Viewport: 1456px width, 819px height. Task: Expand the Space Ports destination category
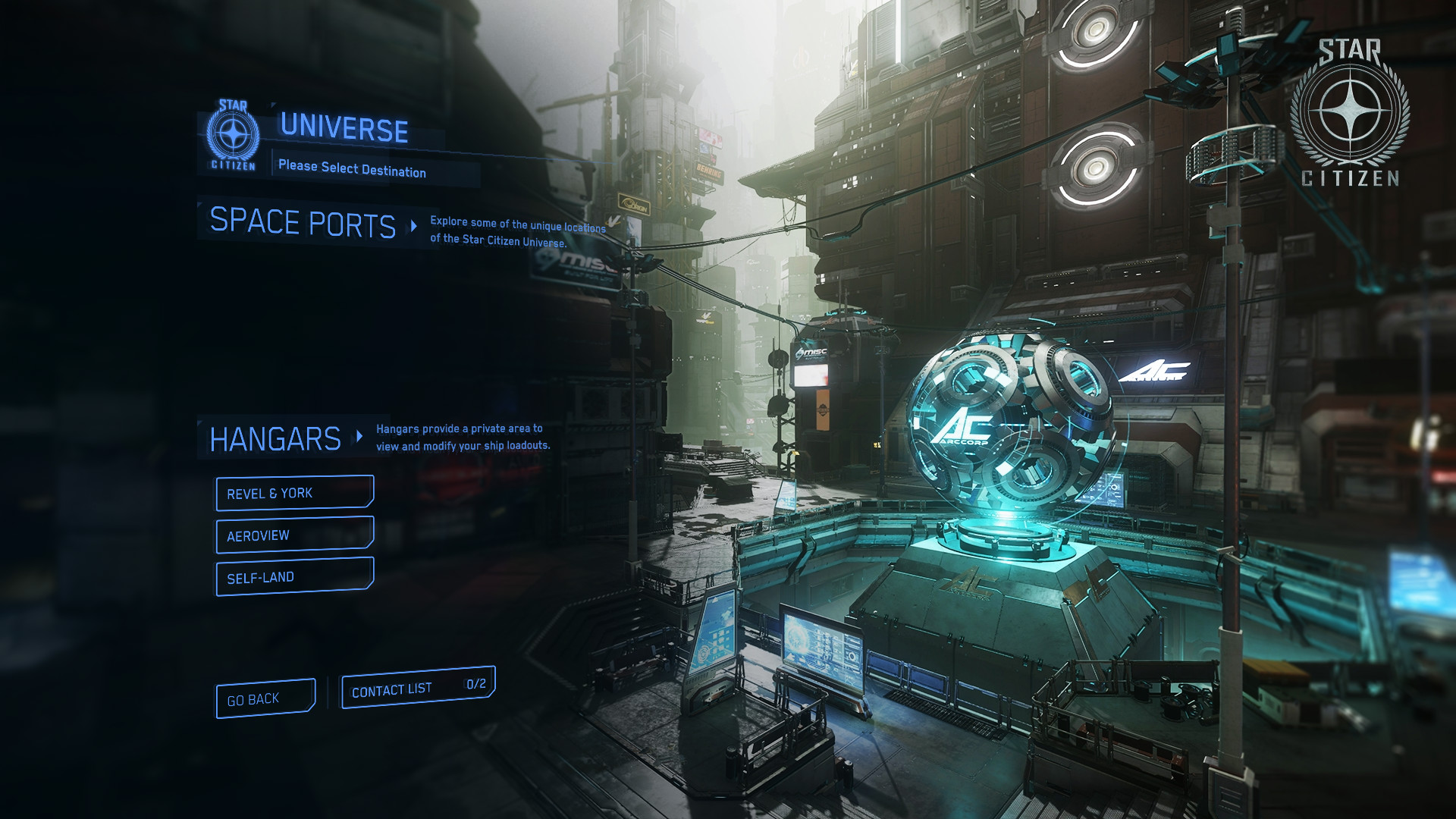click(303, 223)
